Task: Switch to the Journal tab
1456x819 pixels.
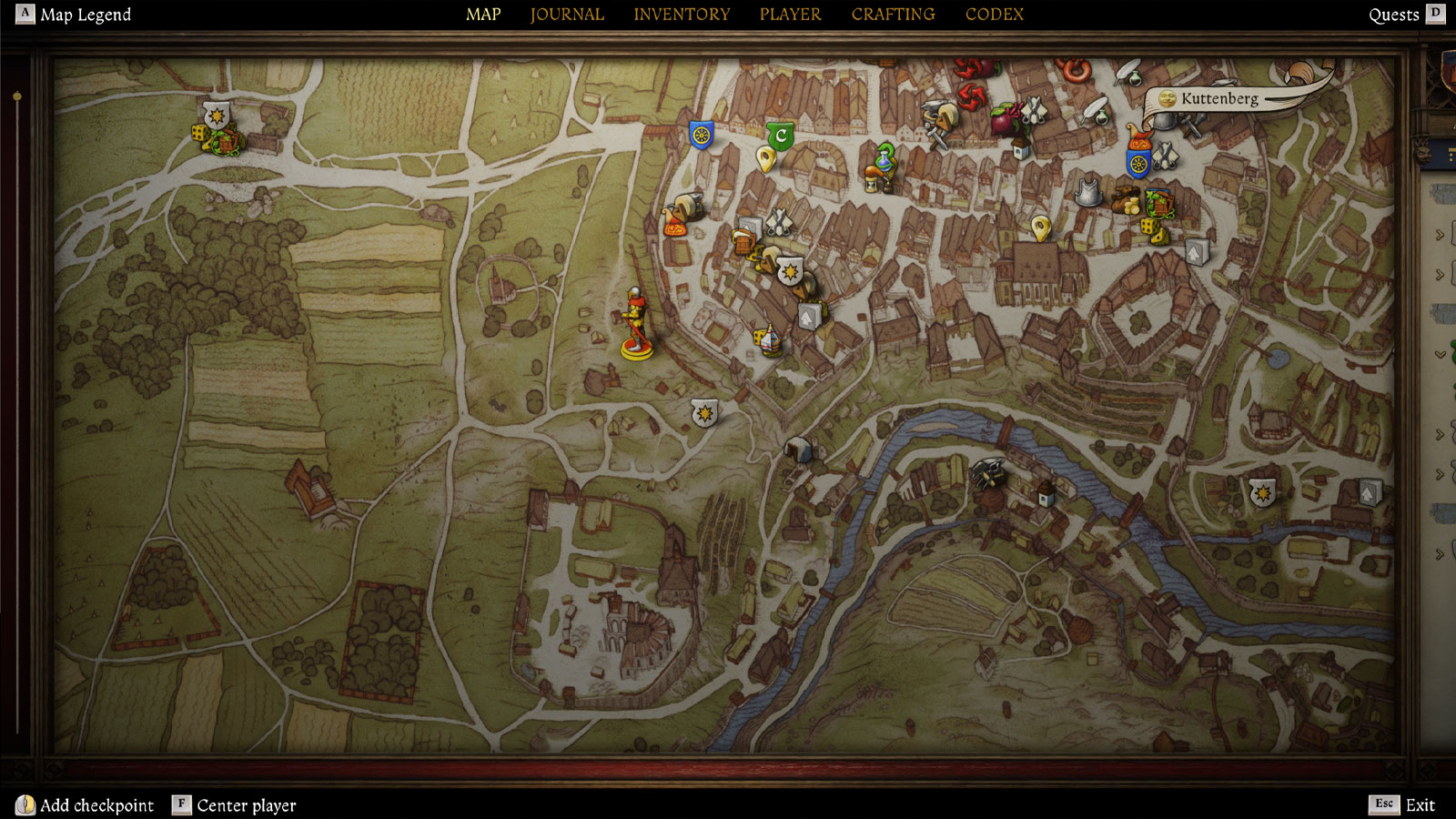Action: click(567, 15)
